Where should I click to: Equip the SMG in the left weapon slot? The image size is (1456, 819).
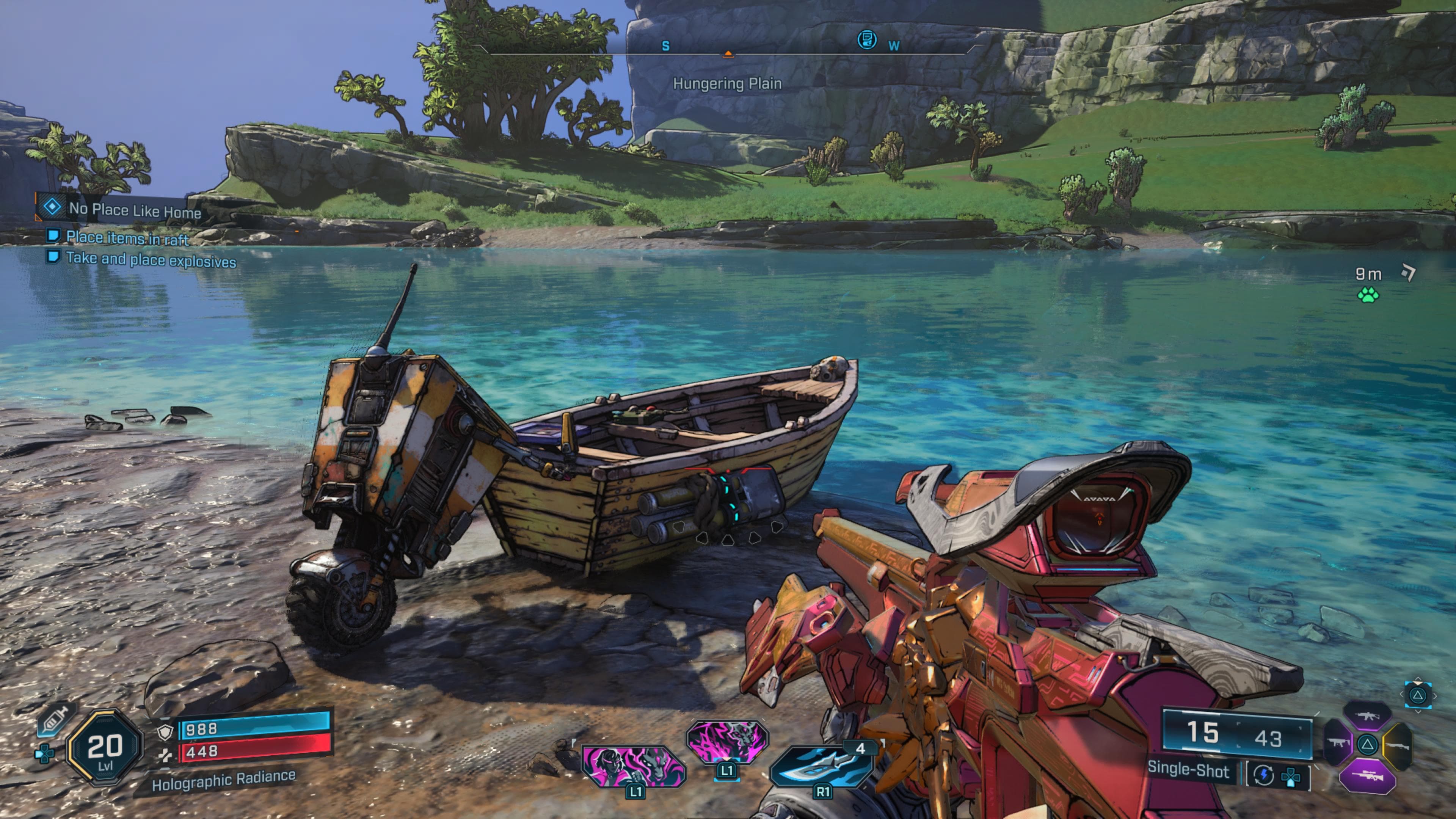[x=1338, y=743]
